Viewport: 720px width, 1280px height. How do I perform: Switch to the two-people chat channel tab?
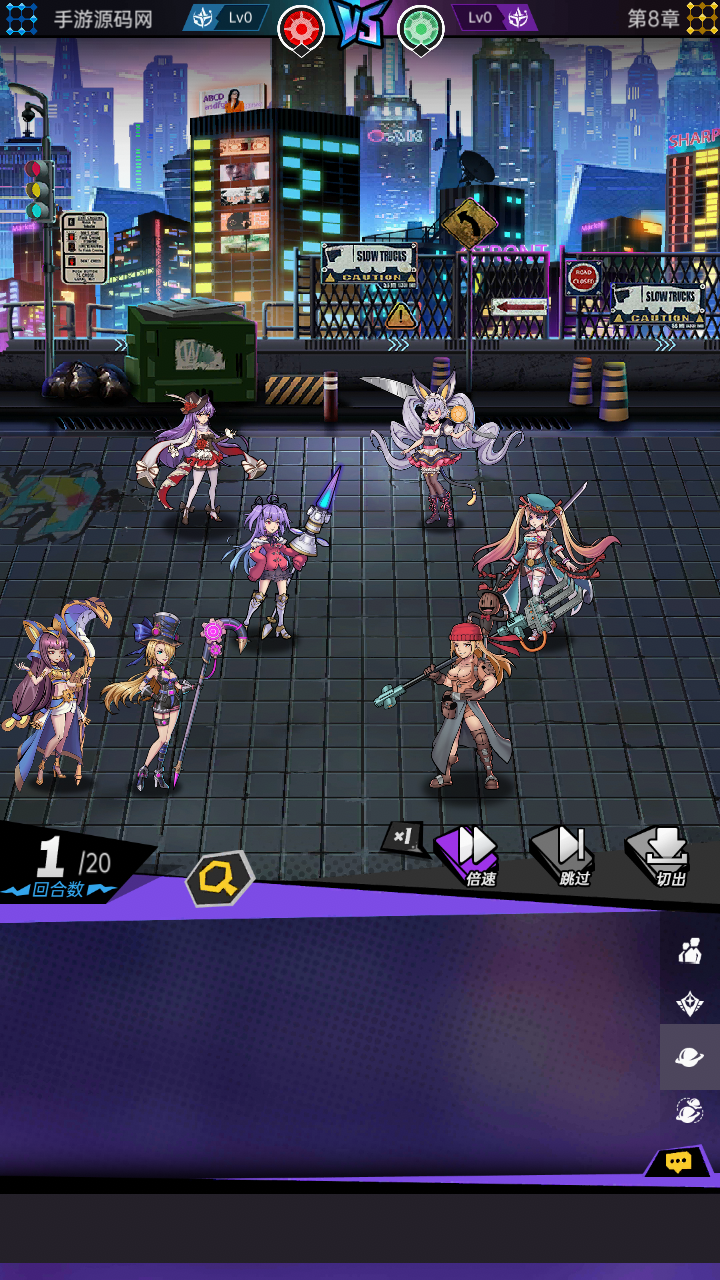tap(690, 950)
